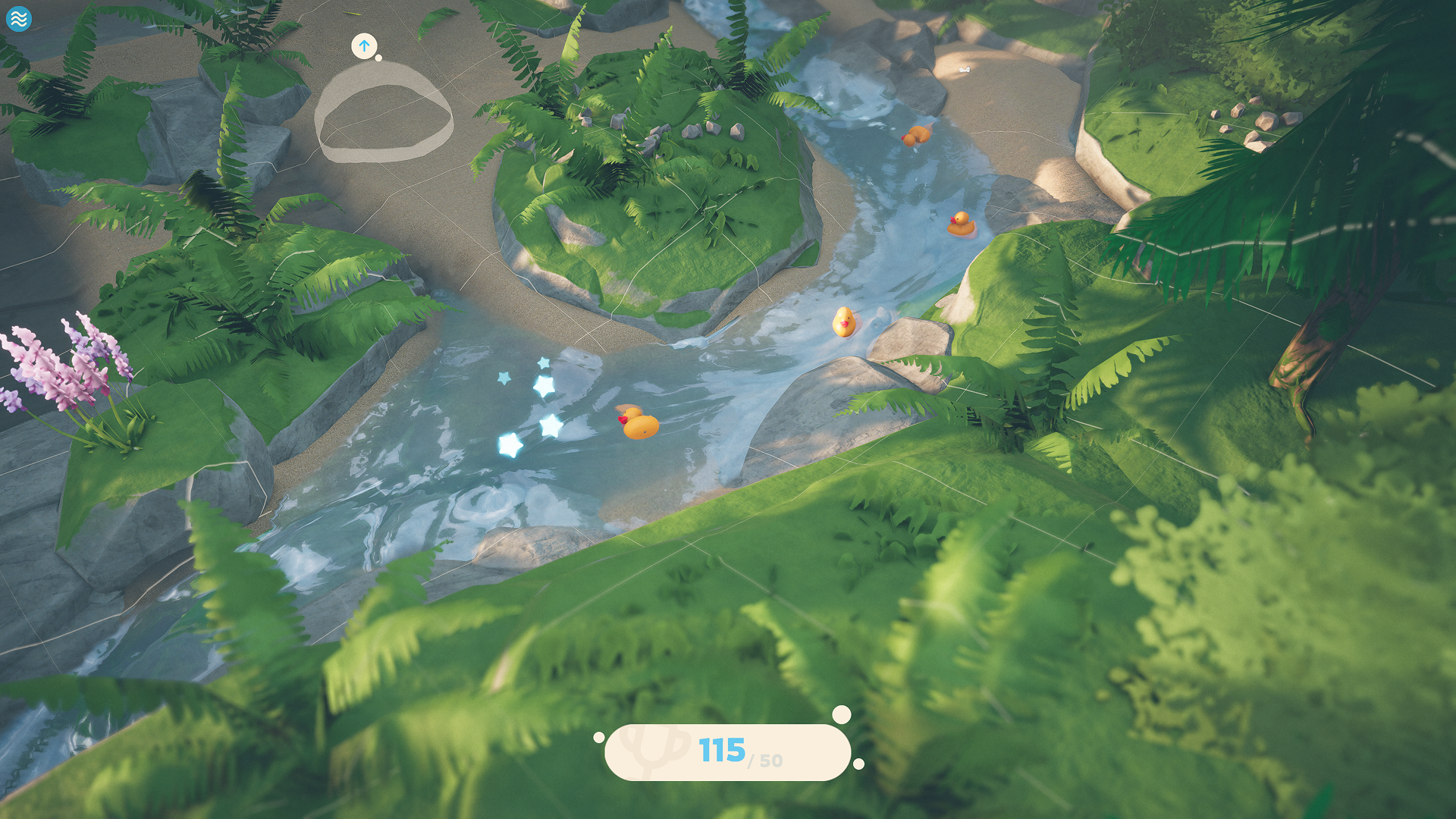This screenshot has height=819, width=1456.
Task: Open the 115/50 score counter panel
Action: click(728, 753)
